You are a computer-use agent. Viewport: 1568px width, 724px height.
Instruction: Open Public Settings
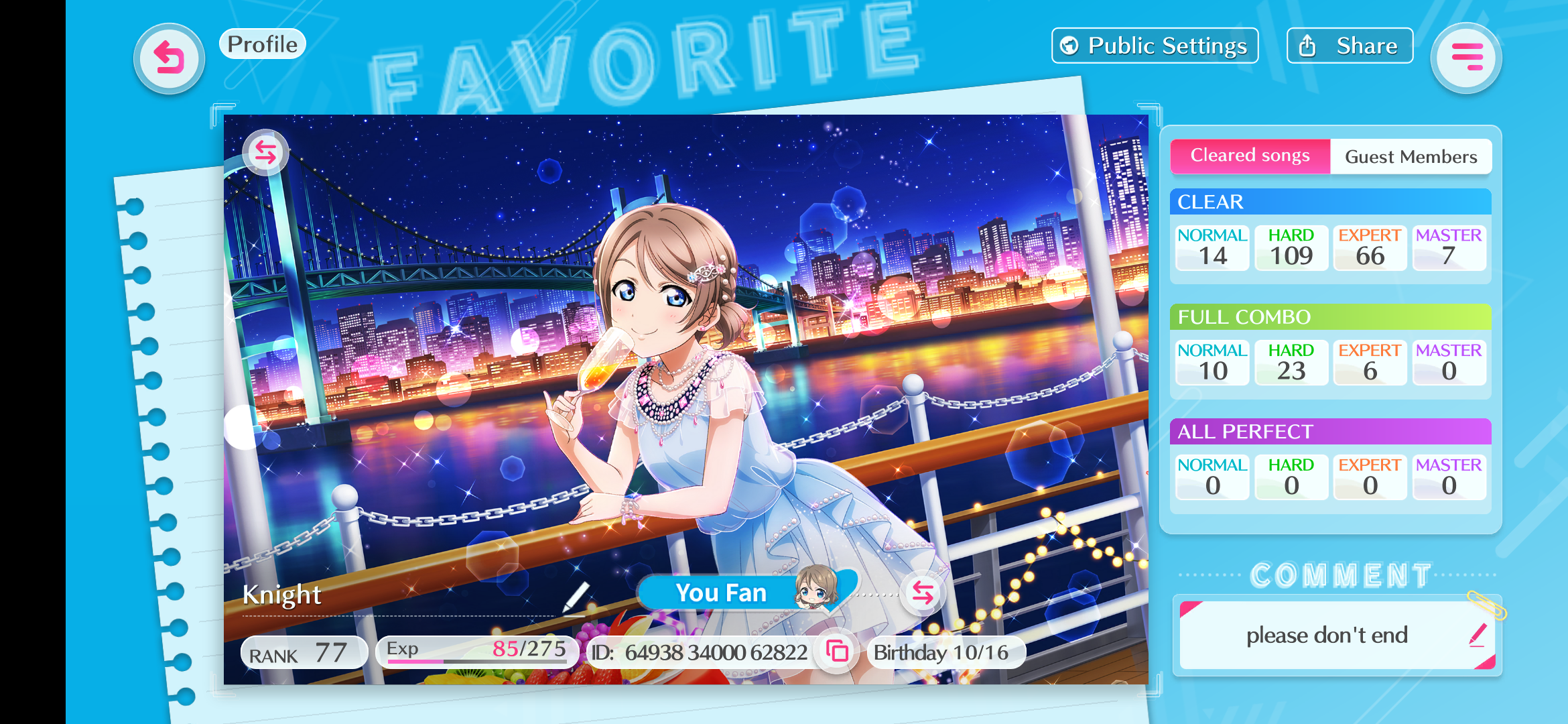tap(1155, 46)
